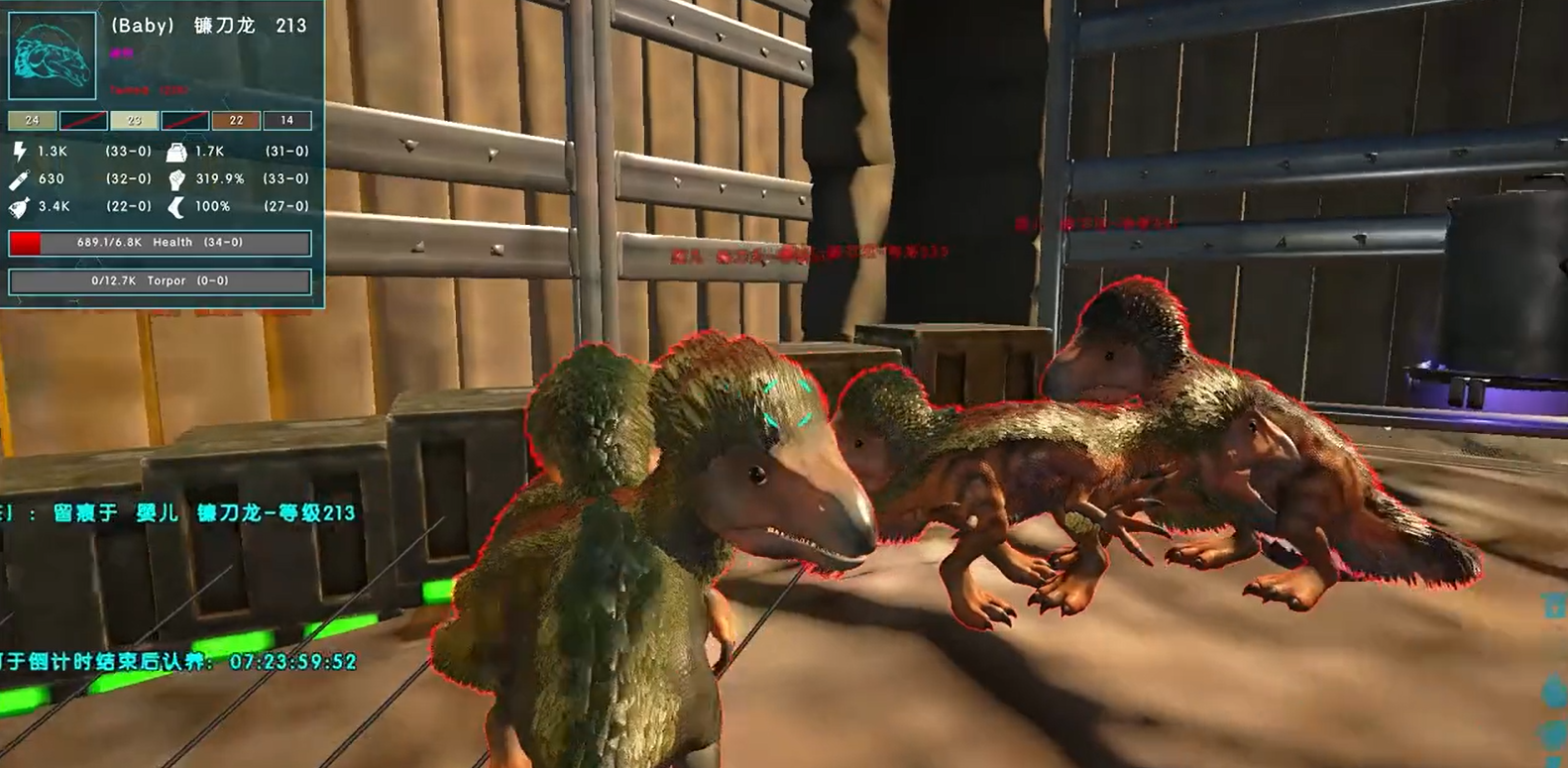Click the meat food stat icon
Viewport: 1568px width, 768px height.
[x=20, y=207]
